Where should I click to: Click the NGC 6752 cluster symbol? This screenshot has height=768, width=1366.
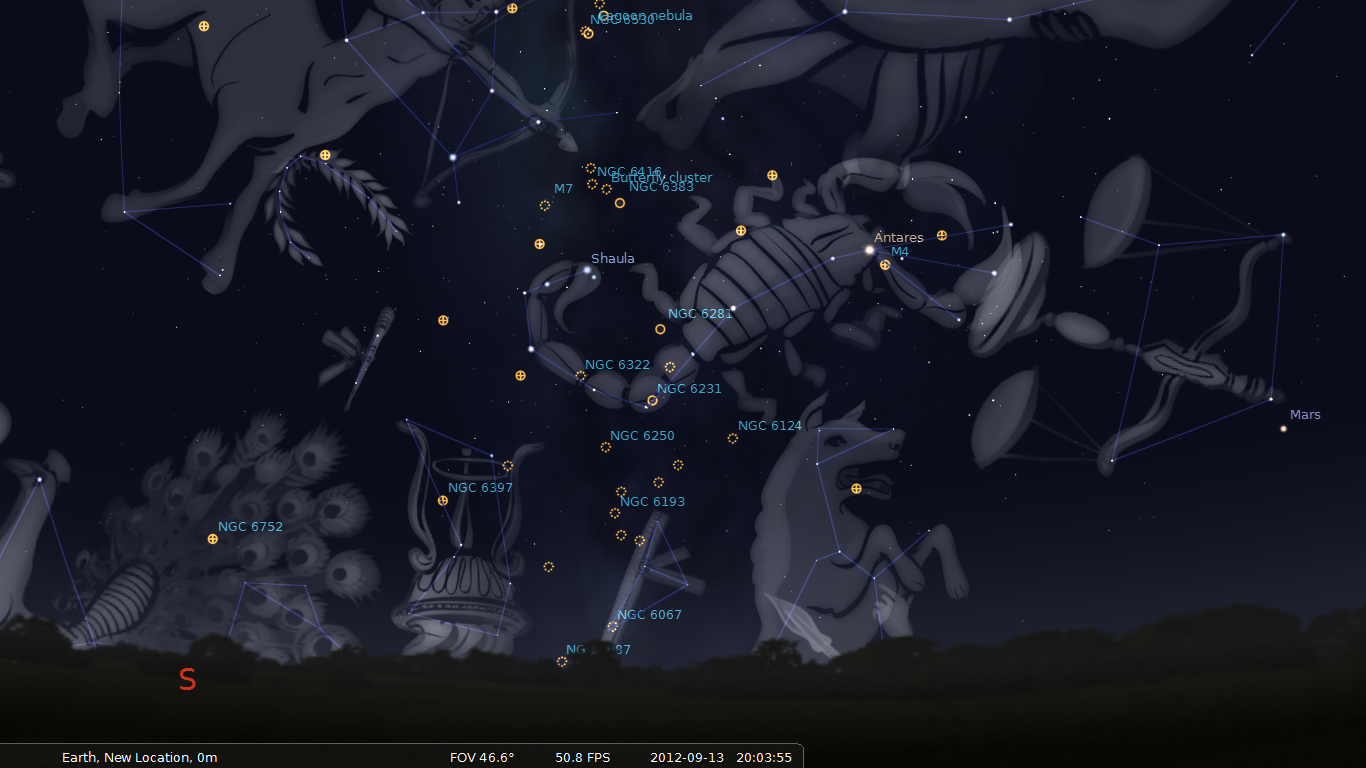(211, 539)
